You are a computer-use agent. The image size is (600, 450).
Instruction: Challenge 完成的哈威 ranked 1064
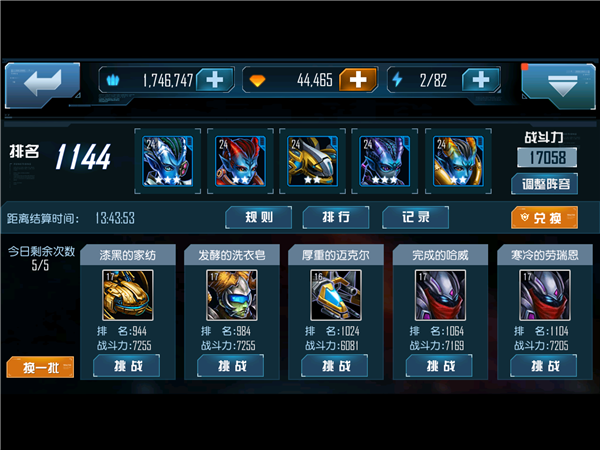coord(440,366)
